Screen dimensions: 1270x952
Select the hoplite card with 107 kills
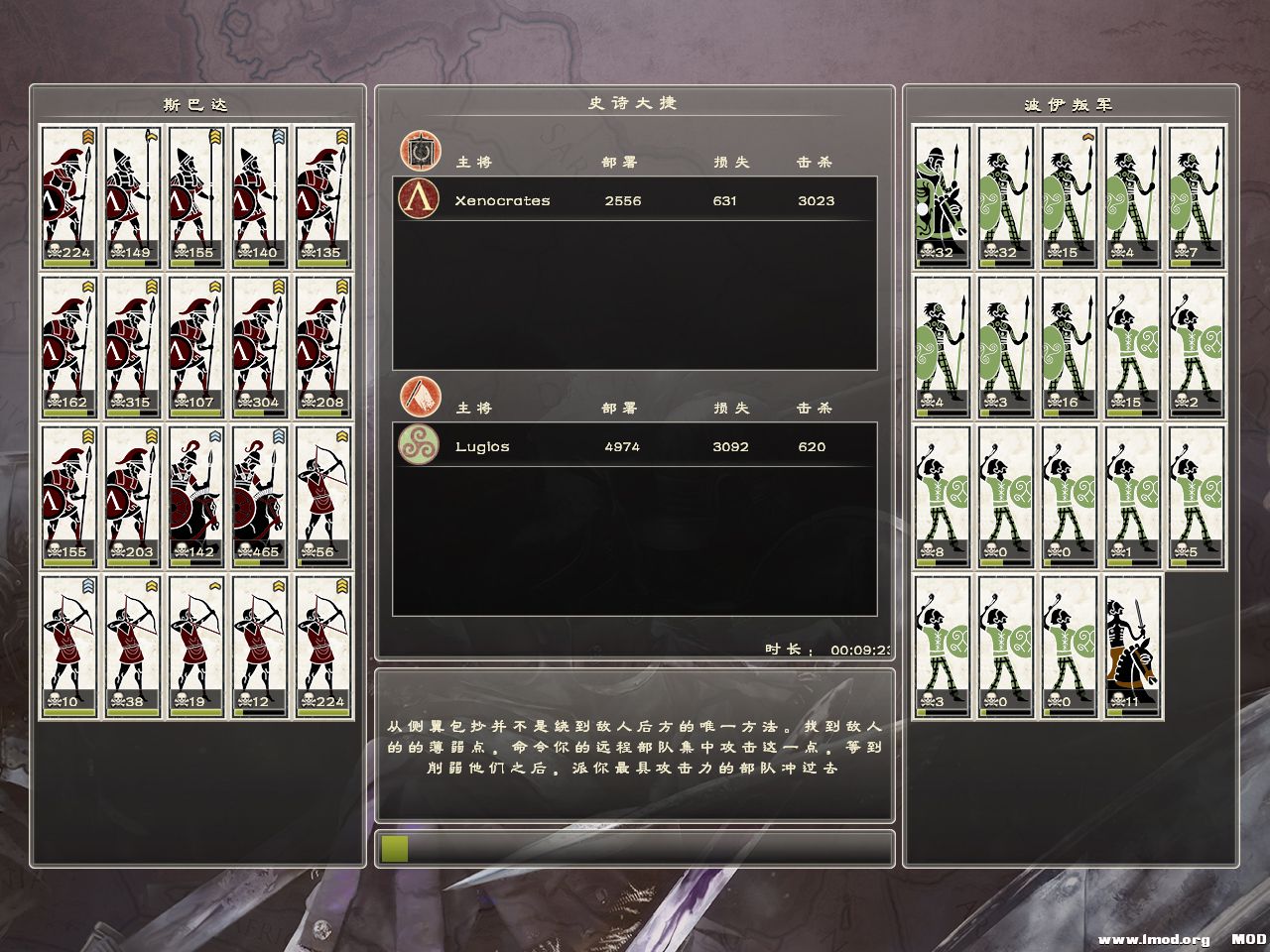195,347
